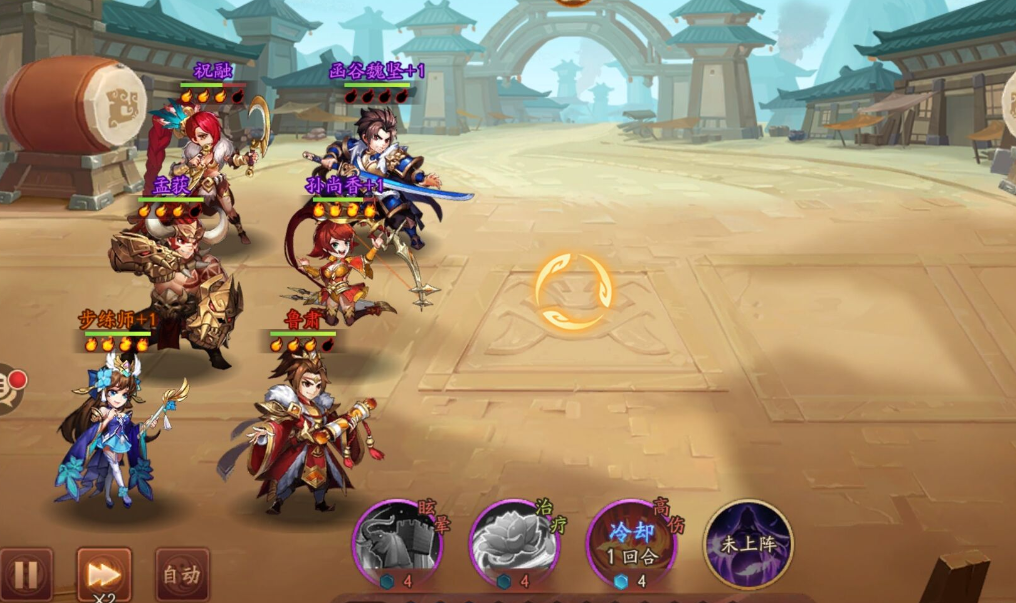Use the 治疗 healing lotus skill
Viewport: 1016px width, 603px height.
point(514,546)
